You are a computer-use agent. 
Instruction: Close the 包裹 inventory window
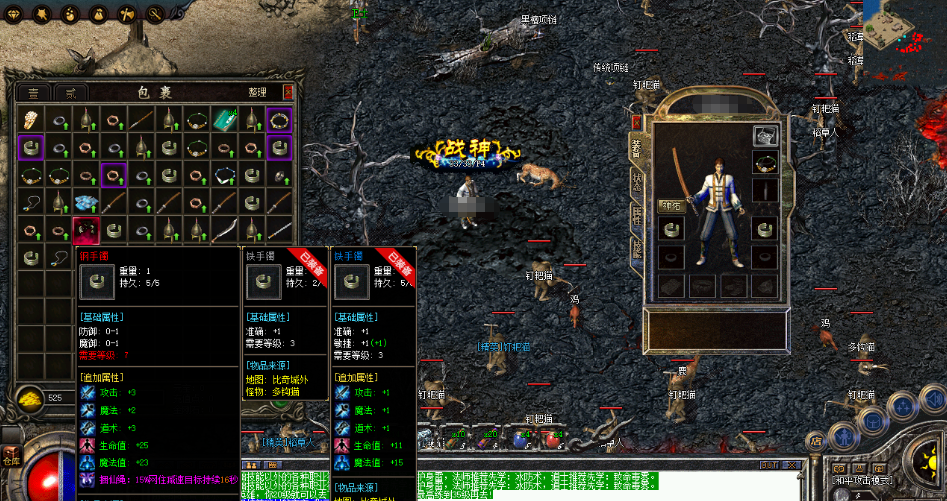coord(289,92)
